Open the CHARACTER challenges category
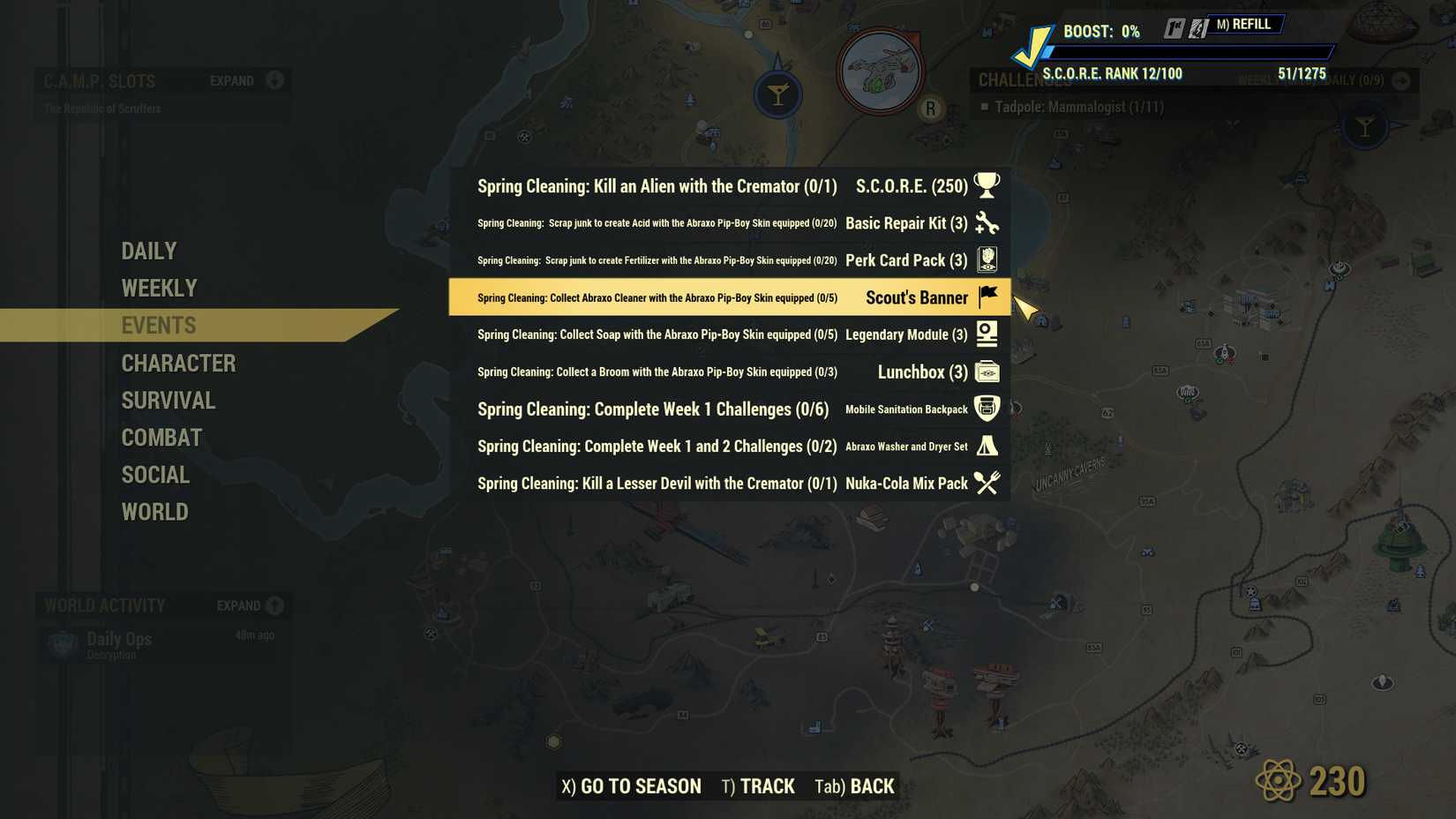 point(178,363)
